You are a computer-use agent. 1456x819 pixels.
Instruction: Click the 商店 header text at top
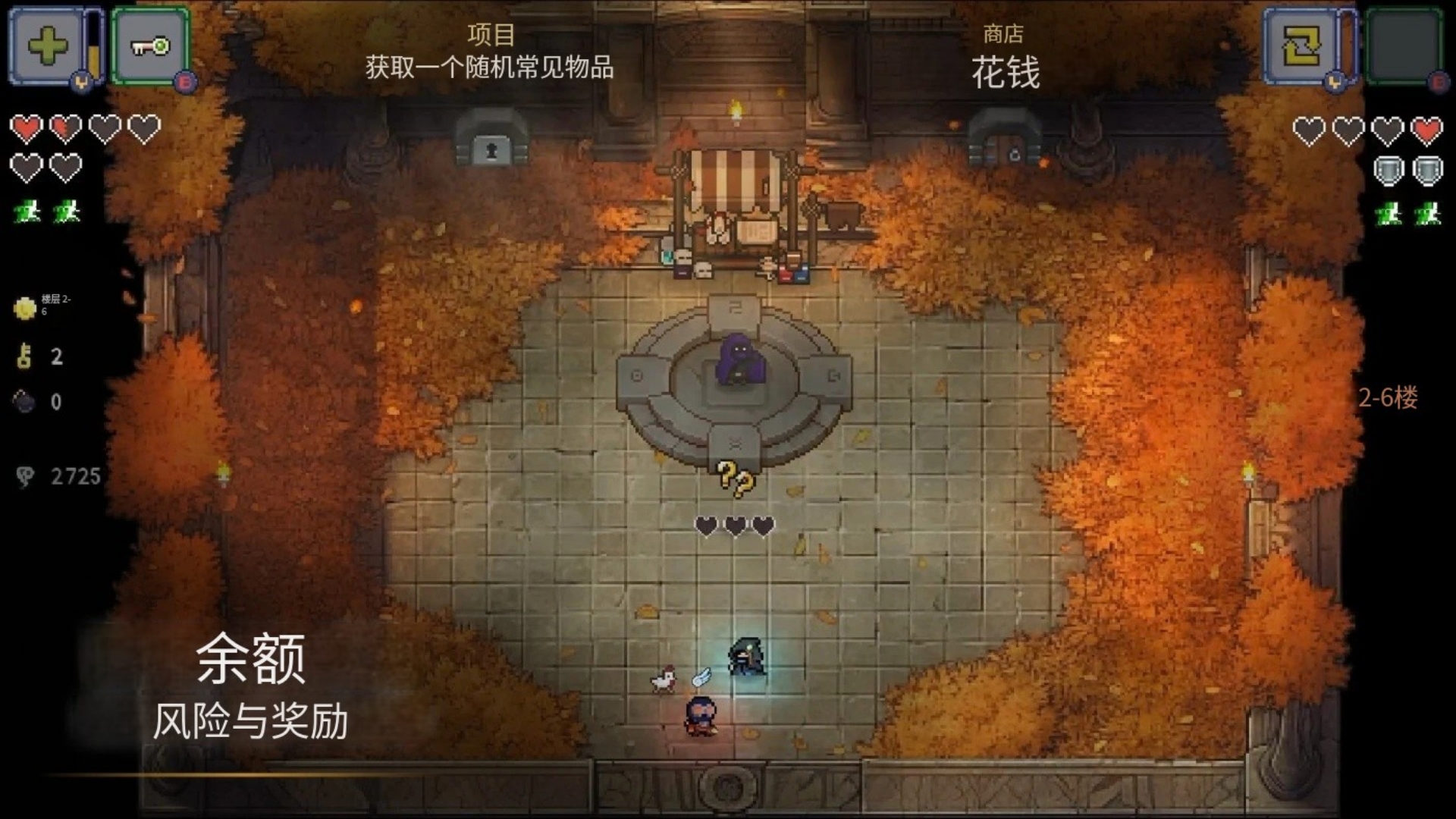[1003, 33]
